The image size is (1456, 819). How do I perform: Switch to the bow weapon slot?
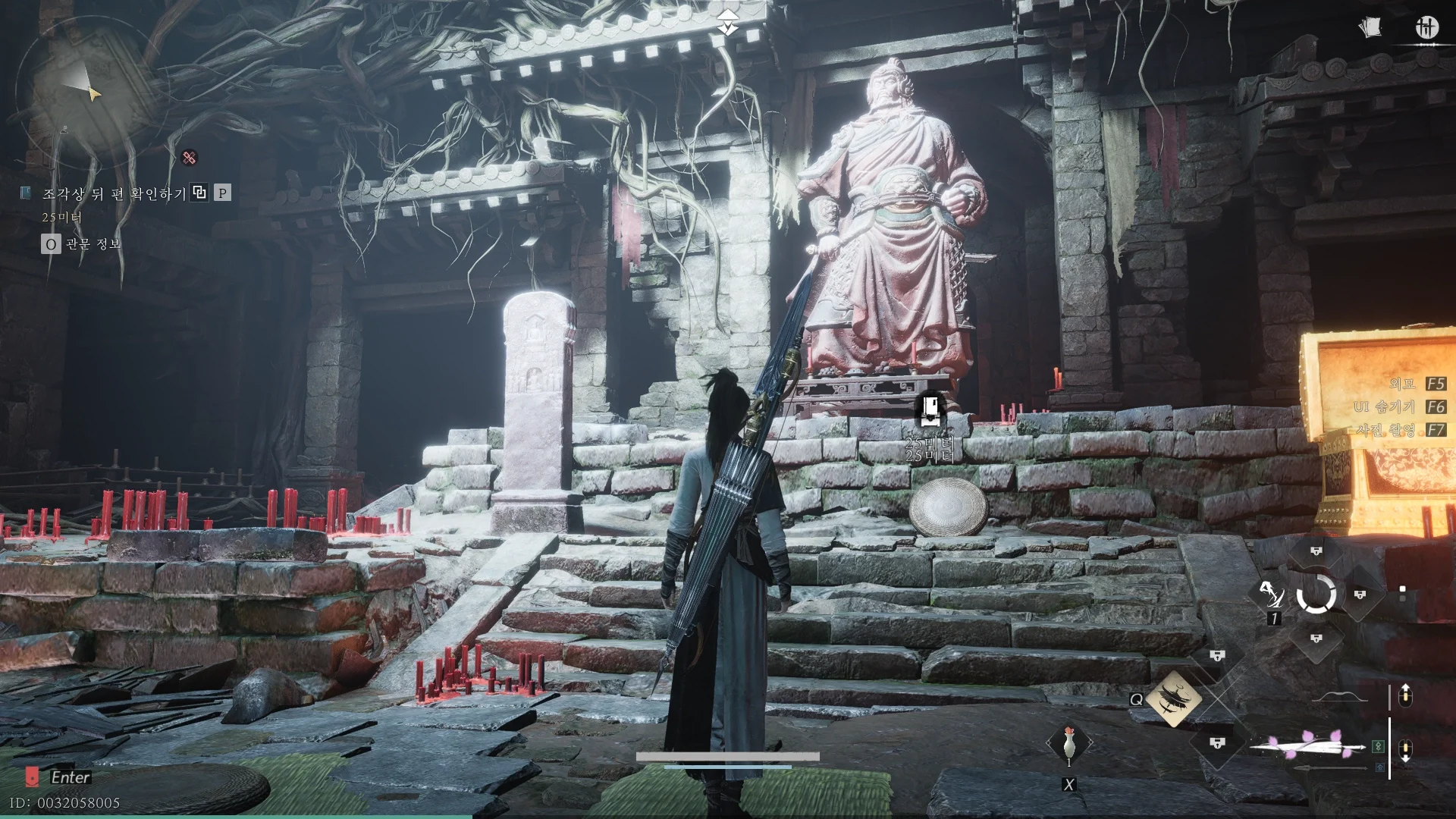[x=1341, y=698]
